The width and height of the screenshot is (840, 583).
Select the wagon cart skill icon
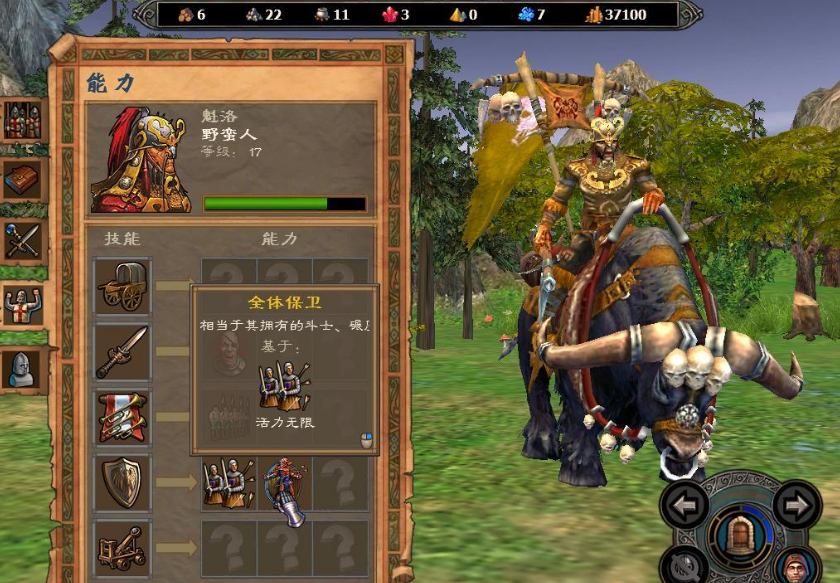pyautogui.click(x=122, y=286)
